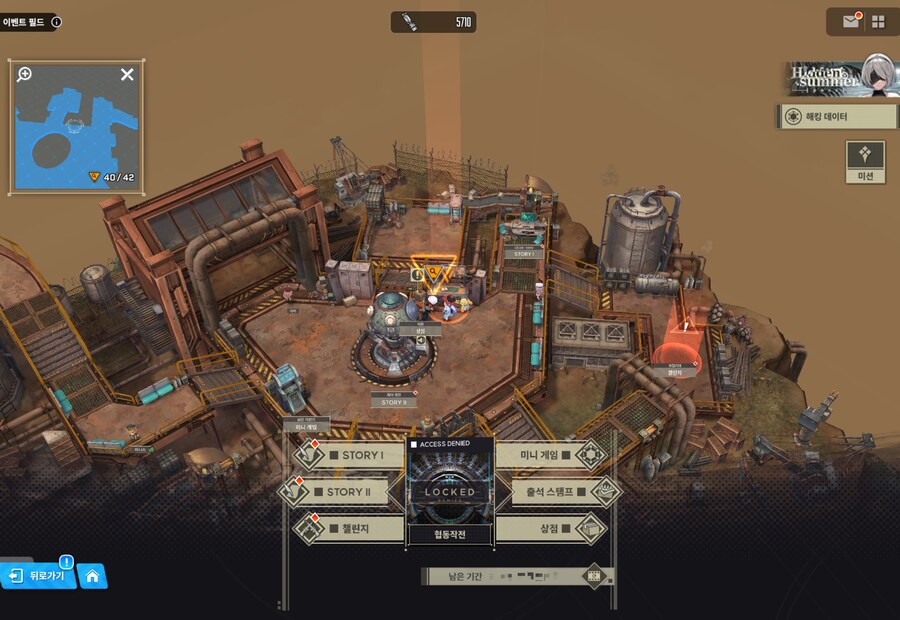Image resolution: width=900 pixels, height=620 pixels.
Task: Open the grid menu icon
Action: click(878, 21)
